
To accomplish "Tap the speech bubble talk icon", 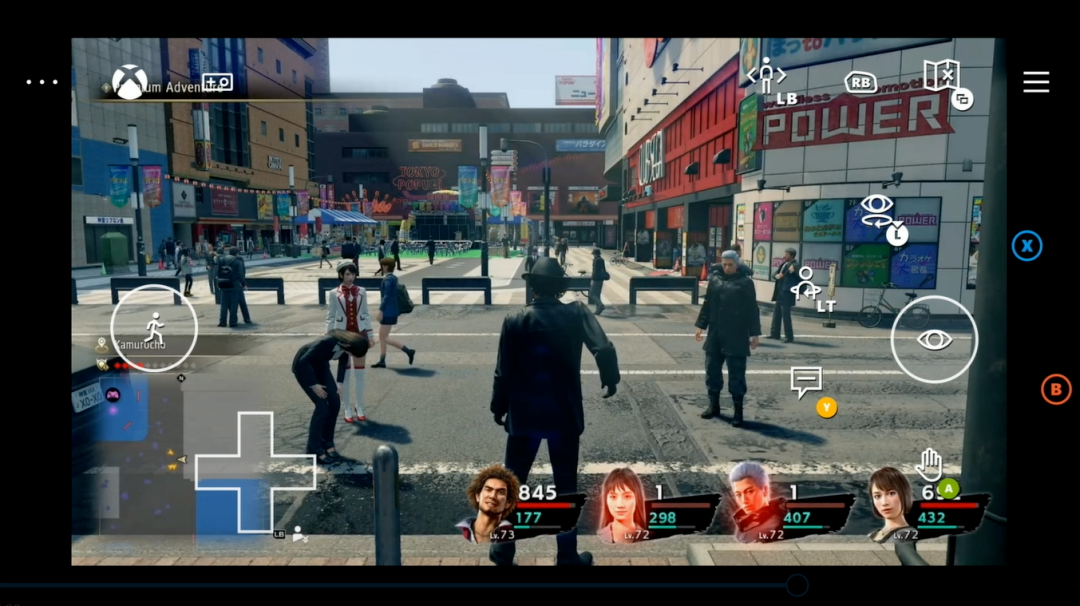I will (x=806, y=380).
